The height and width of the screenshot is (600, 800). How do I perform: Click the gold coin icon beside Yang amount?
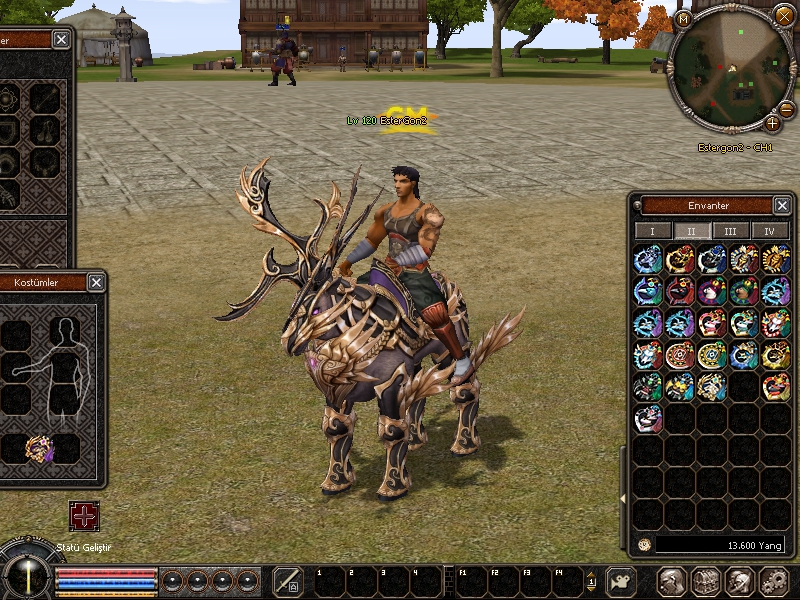pyautogui.click(x=645, y=545)
